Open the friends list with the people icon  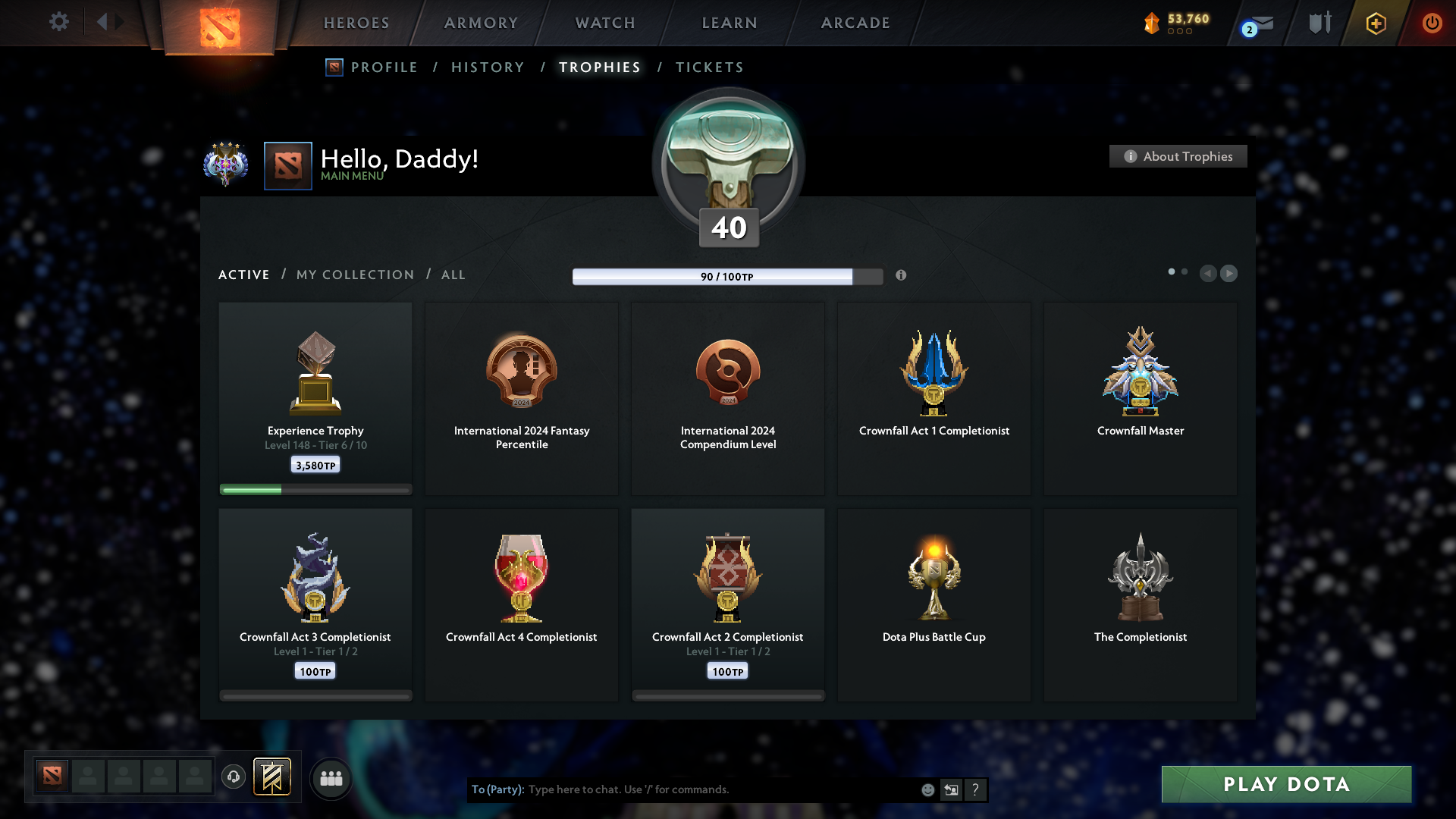tap(330, 777)
